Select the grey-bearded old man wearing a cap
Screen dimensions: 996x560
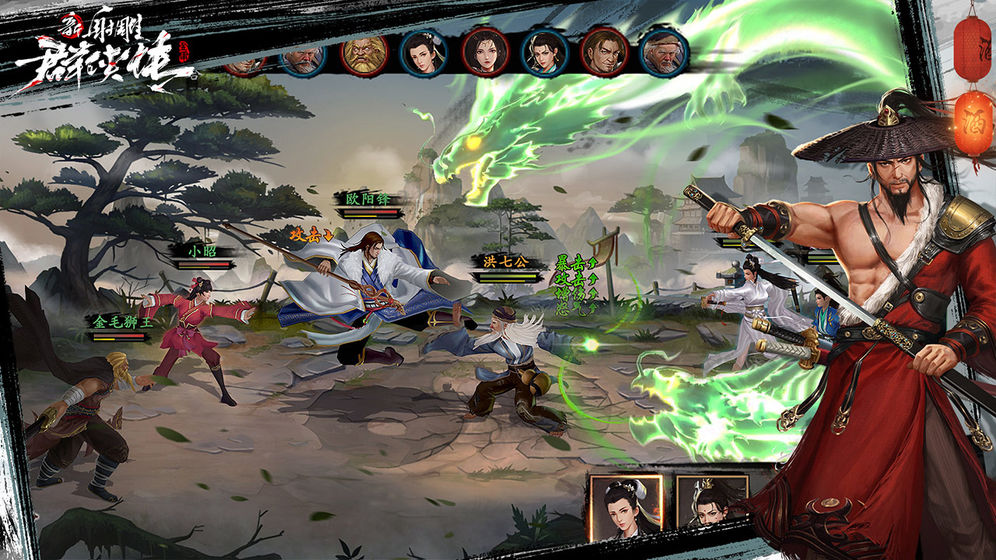(664, 53)
